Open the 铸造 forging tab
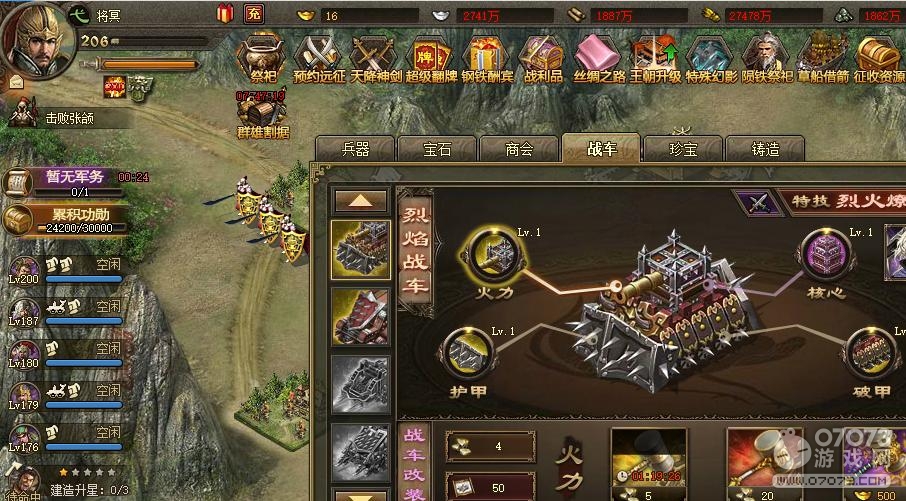The image size is (906, 501). (x=765, y=149)
